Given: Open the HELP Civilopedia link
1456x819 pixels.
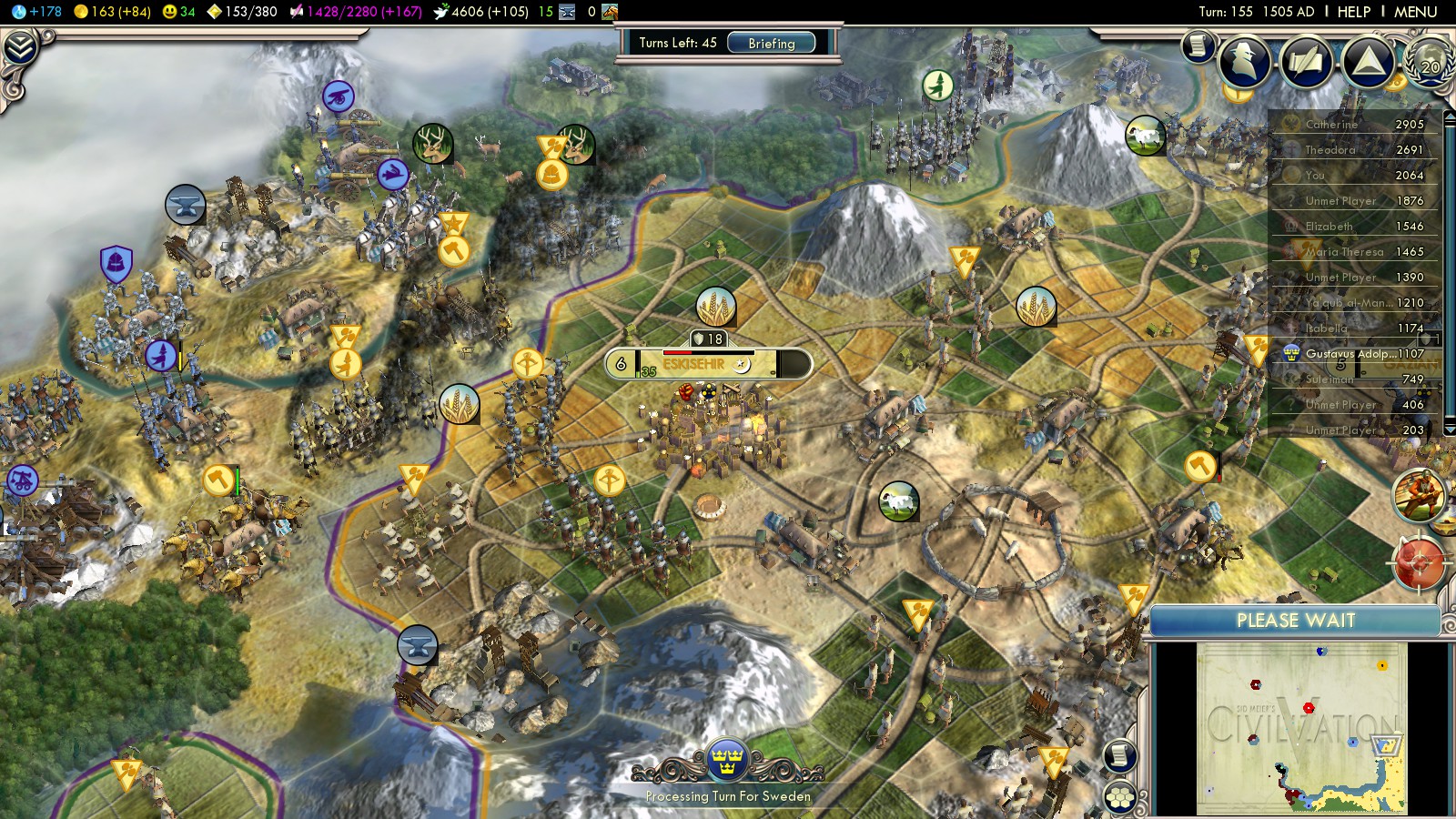Looking at the screenshot, I should pos(1353,12).
